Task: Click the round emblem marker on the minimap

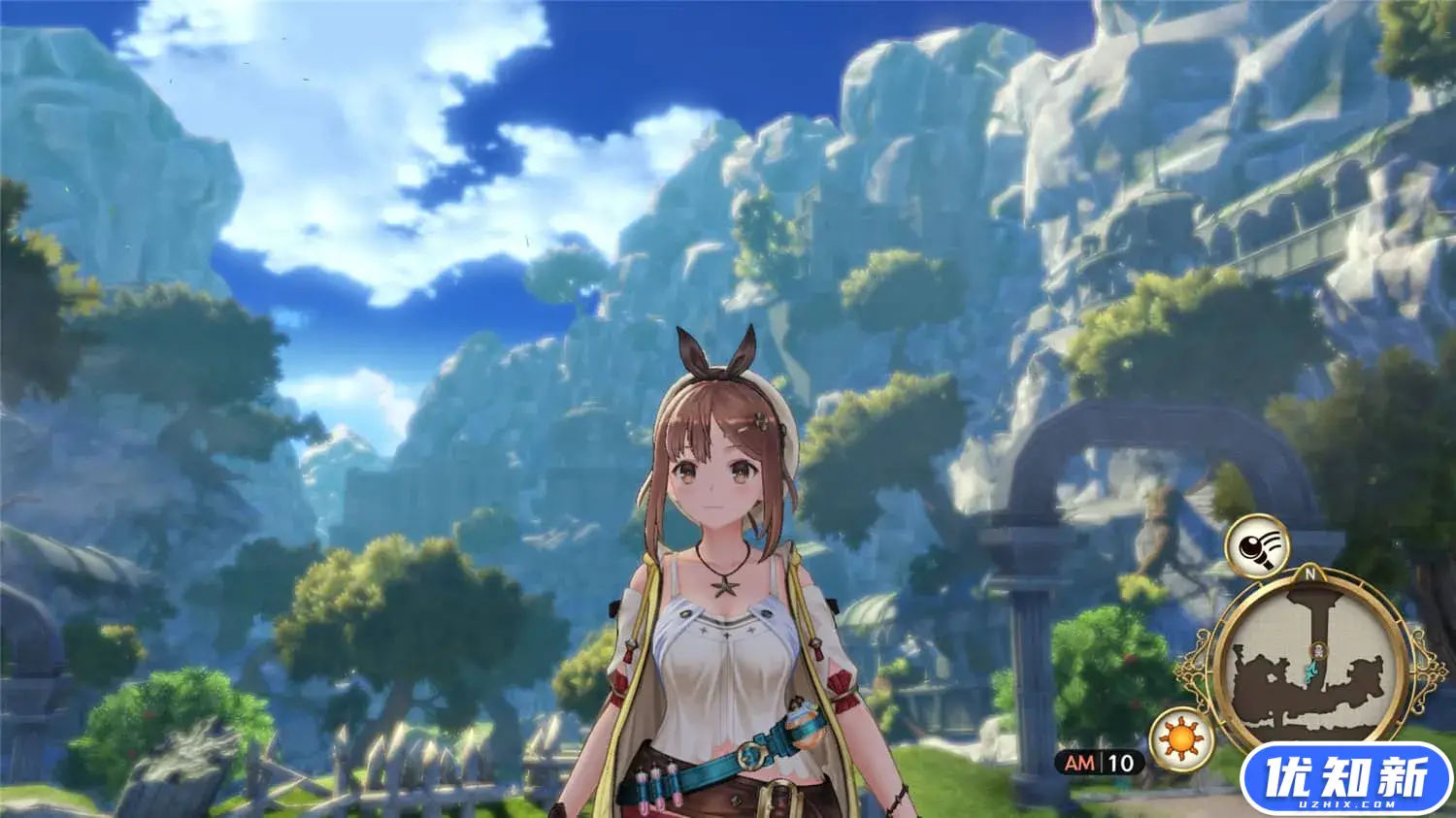Action: (1318, 651)
